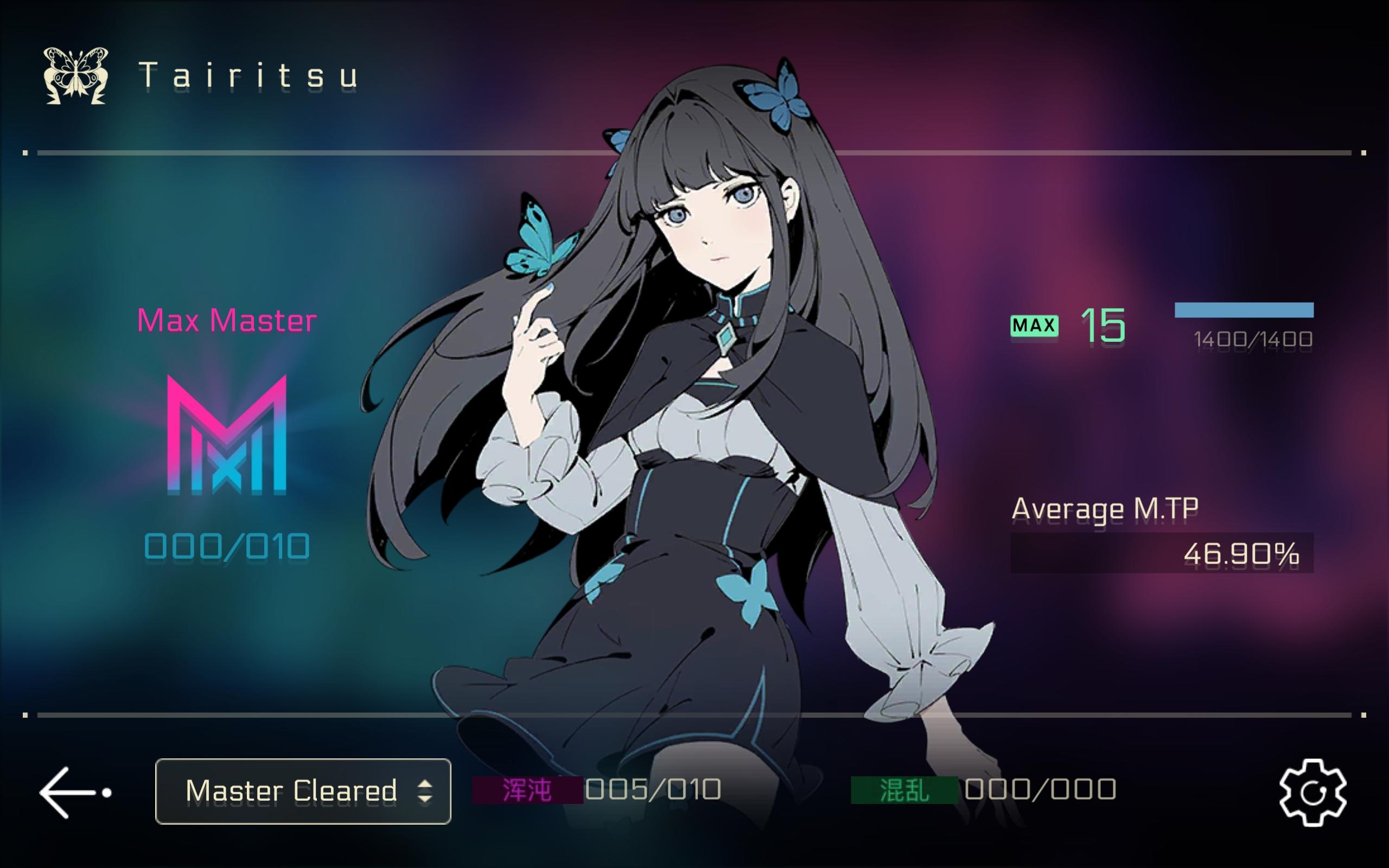
Task: Switch to the Tairitsu title header
Action: (x=247, y=76)
